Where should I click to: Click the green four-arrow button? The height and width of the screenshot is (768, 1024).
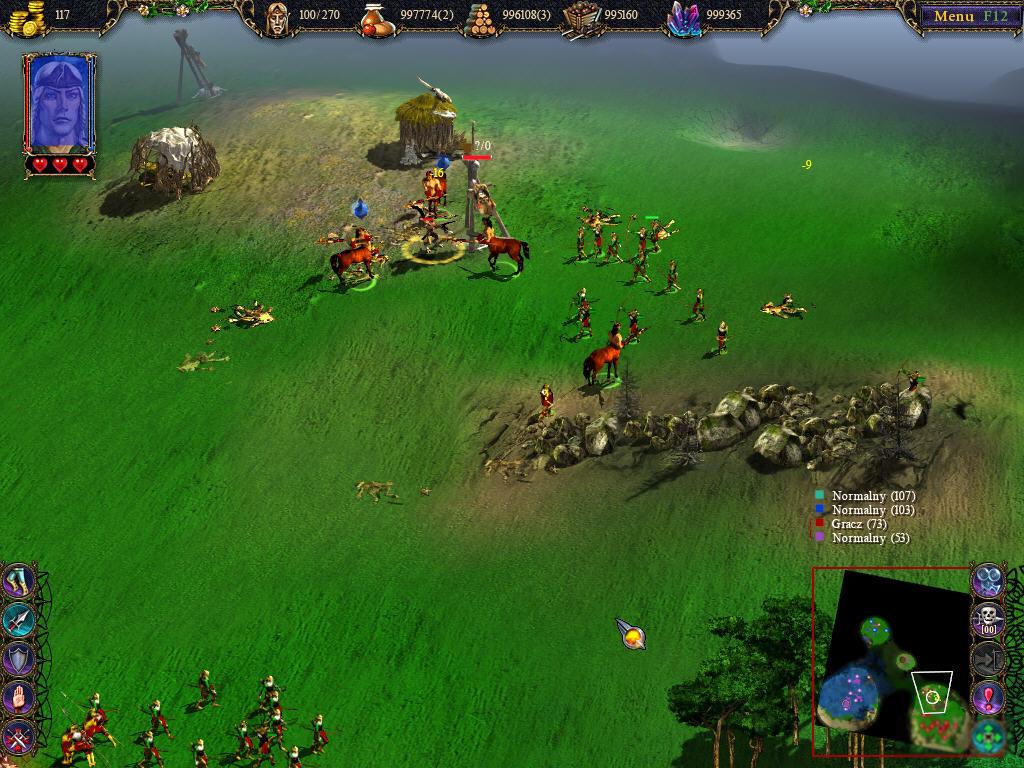point(988,738)
